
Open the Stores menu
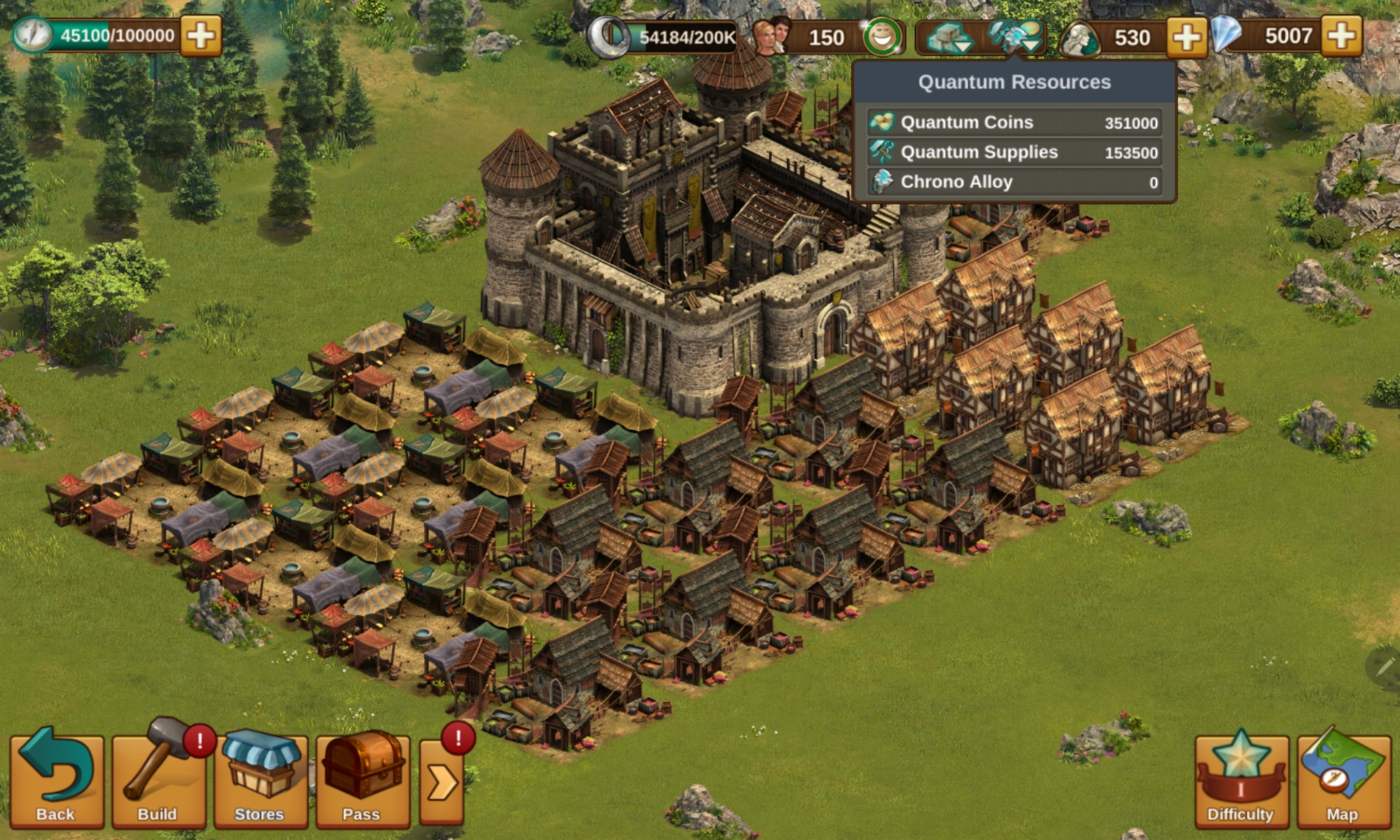click(260, 780)
